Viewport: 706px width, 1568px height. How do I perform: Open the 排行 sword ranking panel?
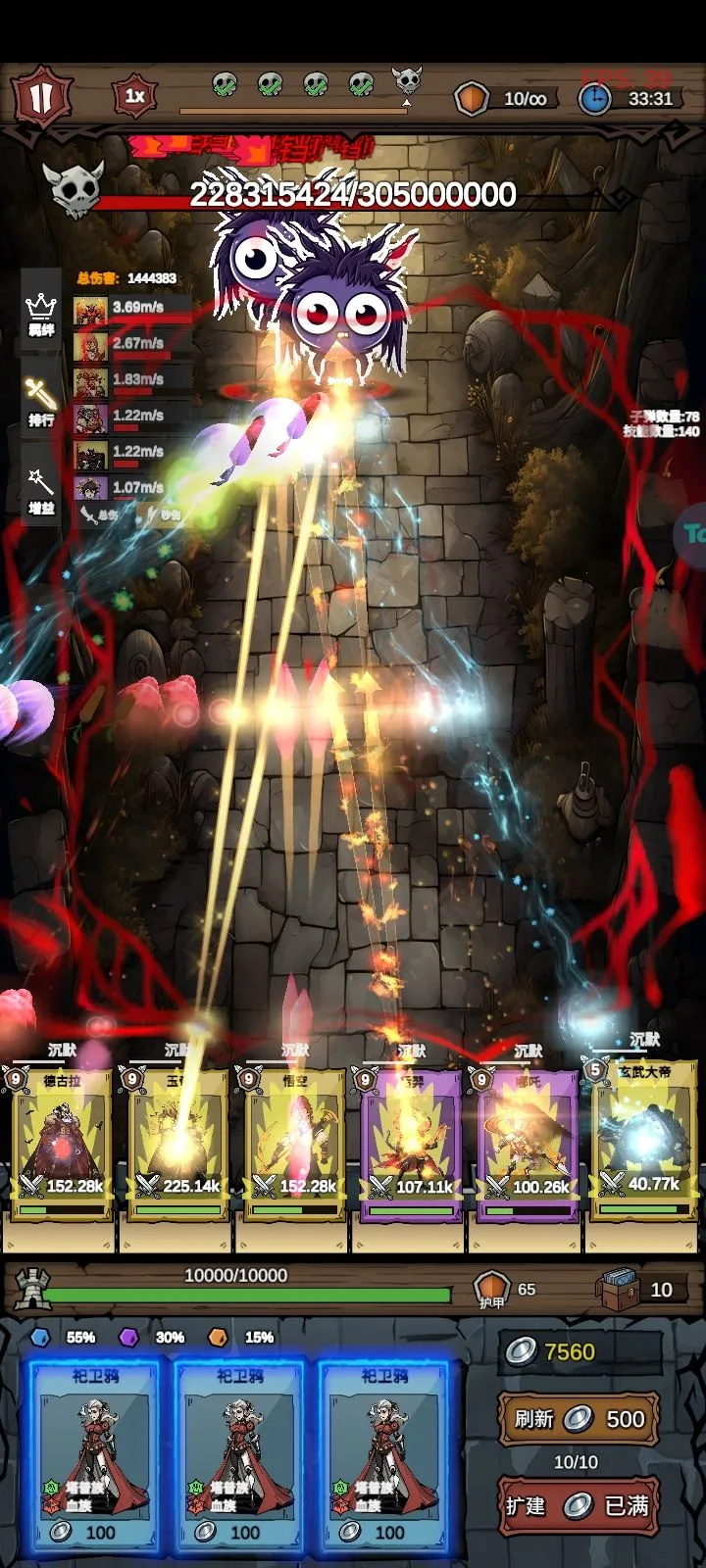[x=40, y=403]
